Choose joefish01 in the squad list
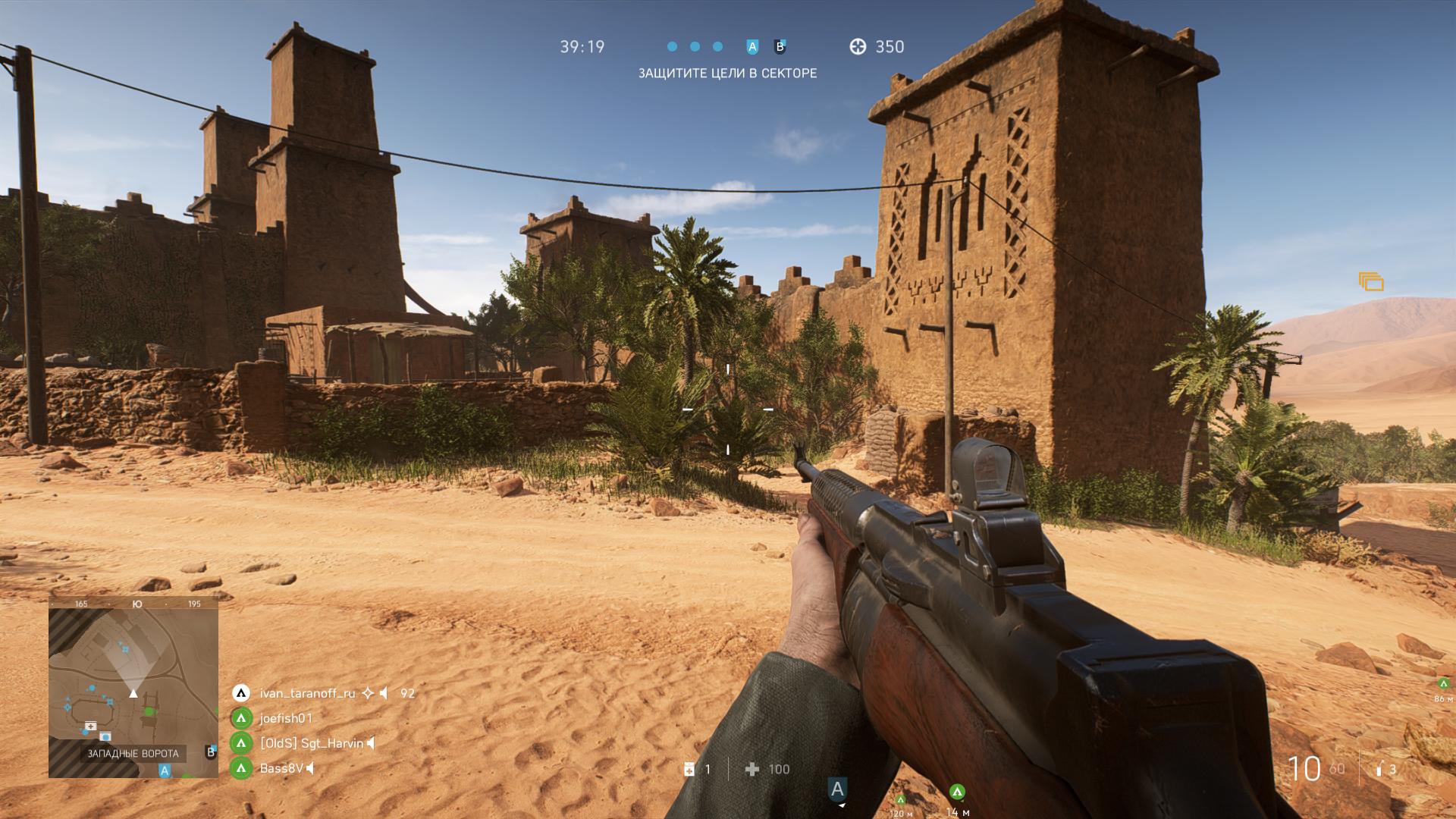Viewport: 1456px width, 819px height. click(x=286, y=718)
